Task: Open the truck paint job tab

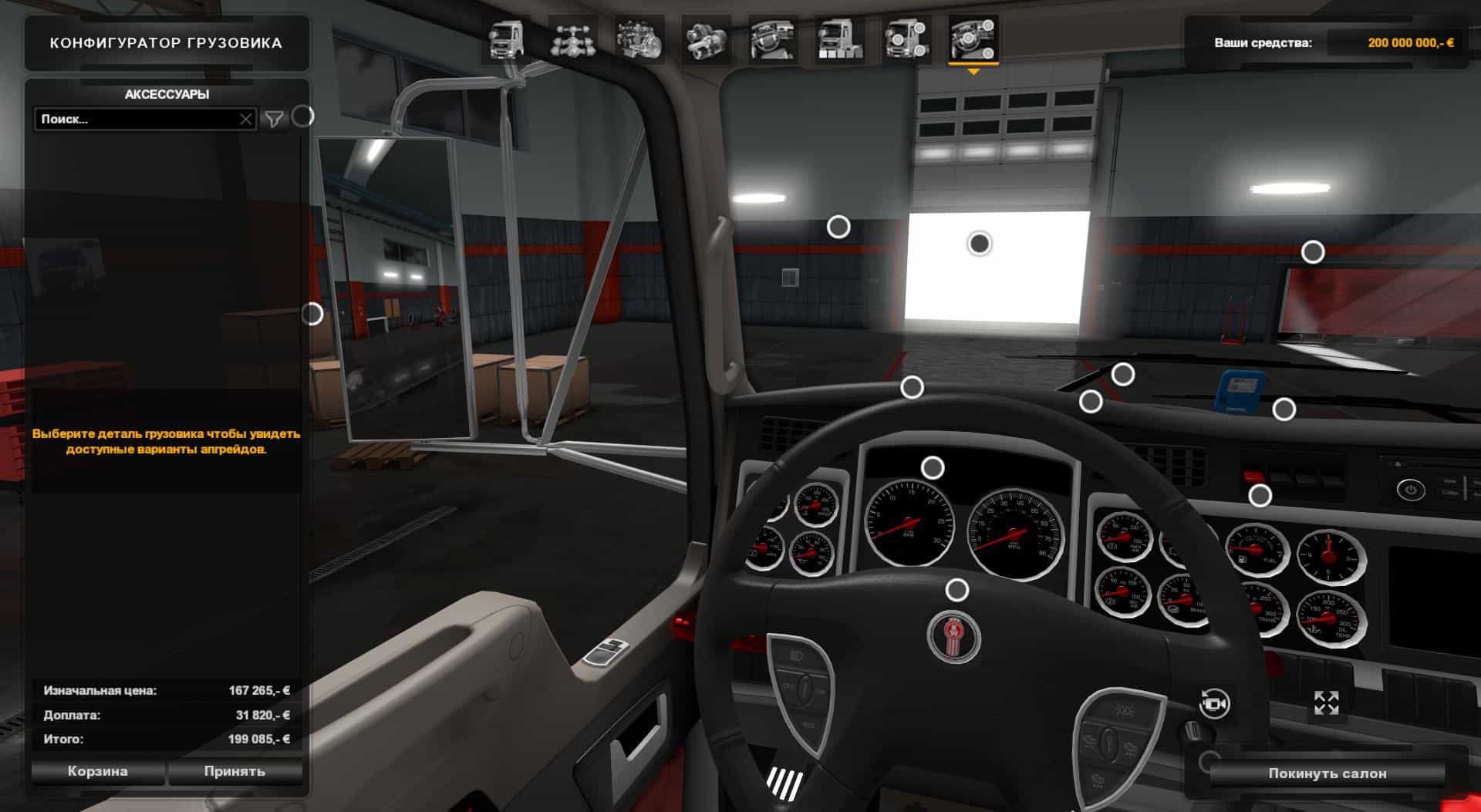Action: (x=839, y=39)
